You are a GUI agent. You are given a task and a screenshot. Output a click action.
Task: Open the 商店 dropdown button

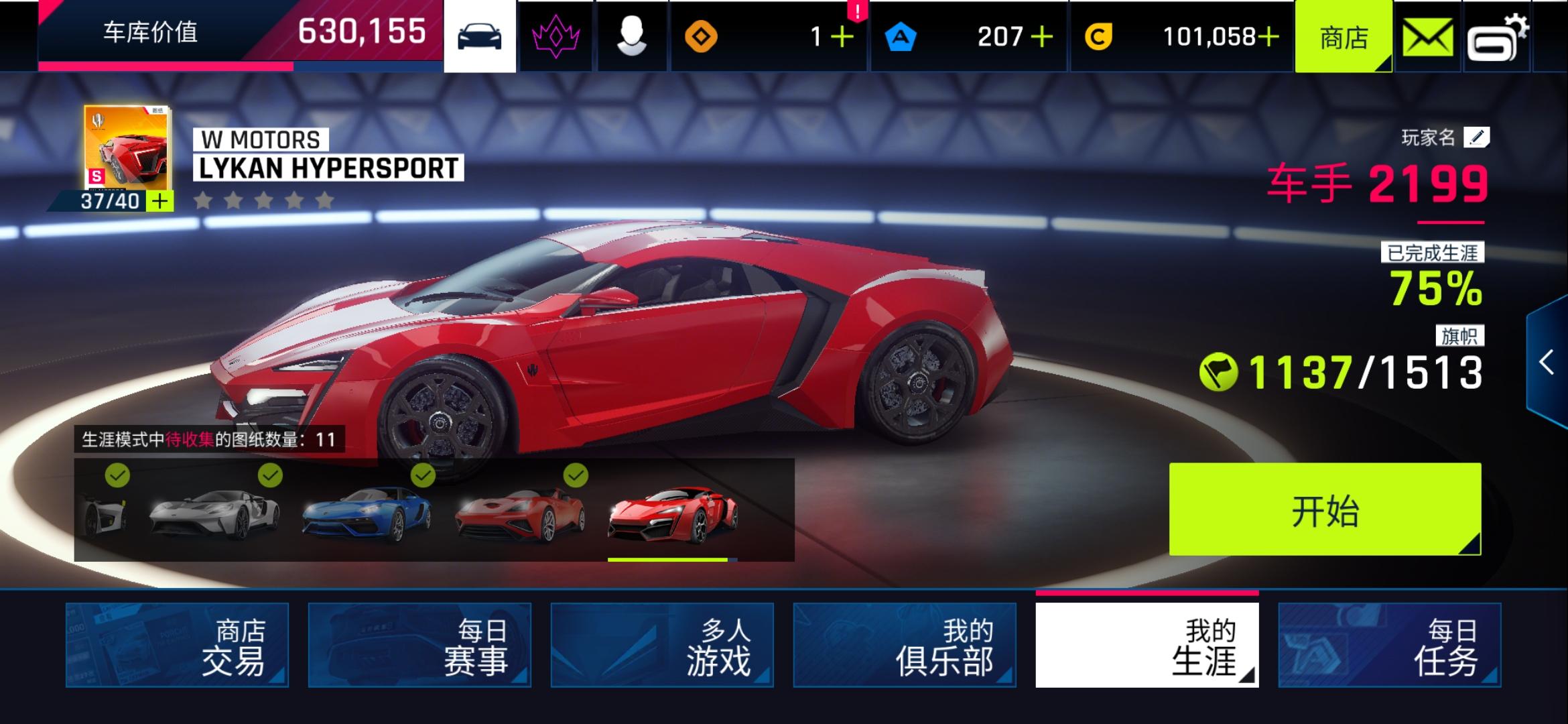1344,35
